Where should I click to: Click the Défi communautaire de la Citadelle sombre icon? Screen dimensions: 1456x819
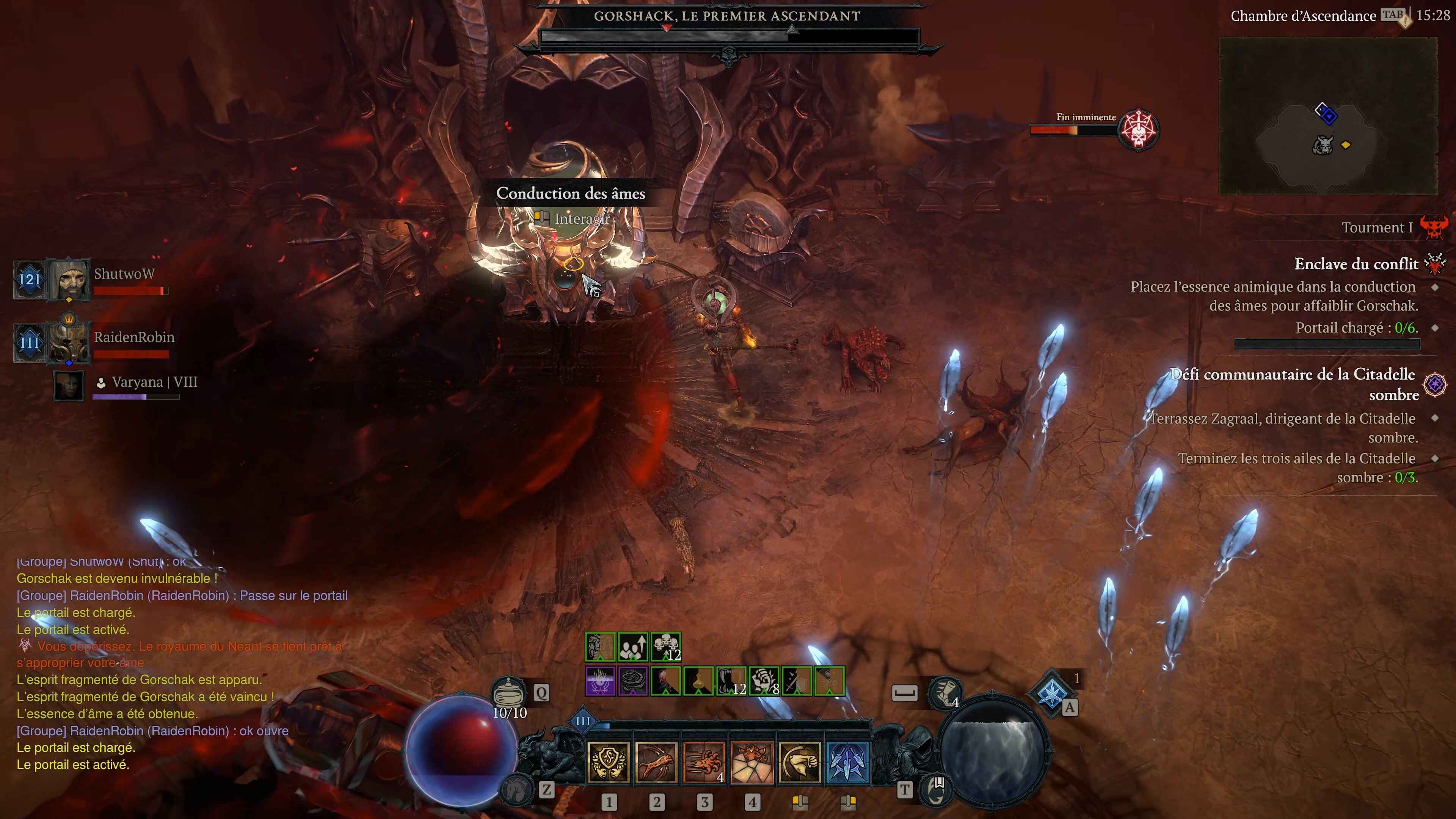point(1436,385)
